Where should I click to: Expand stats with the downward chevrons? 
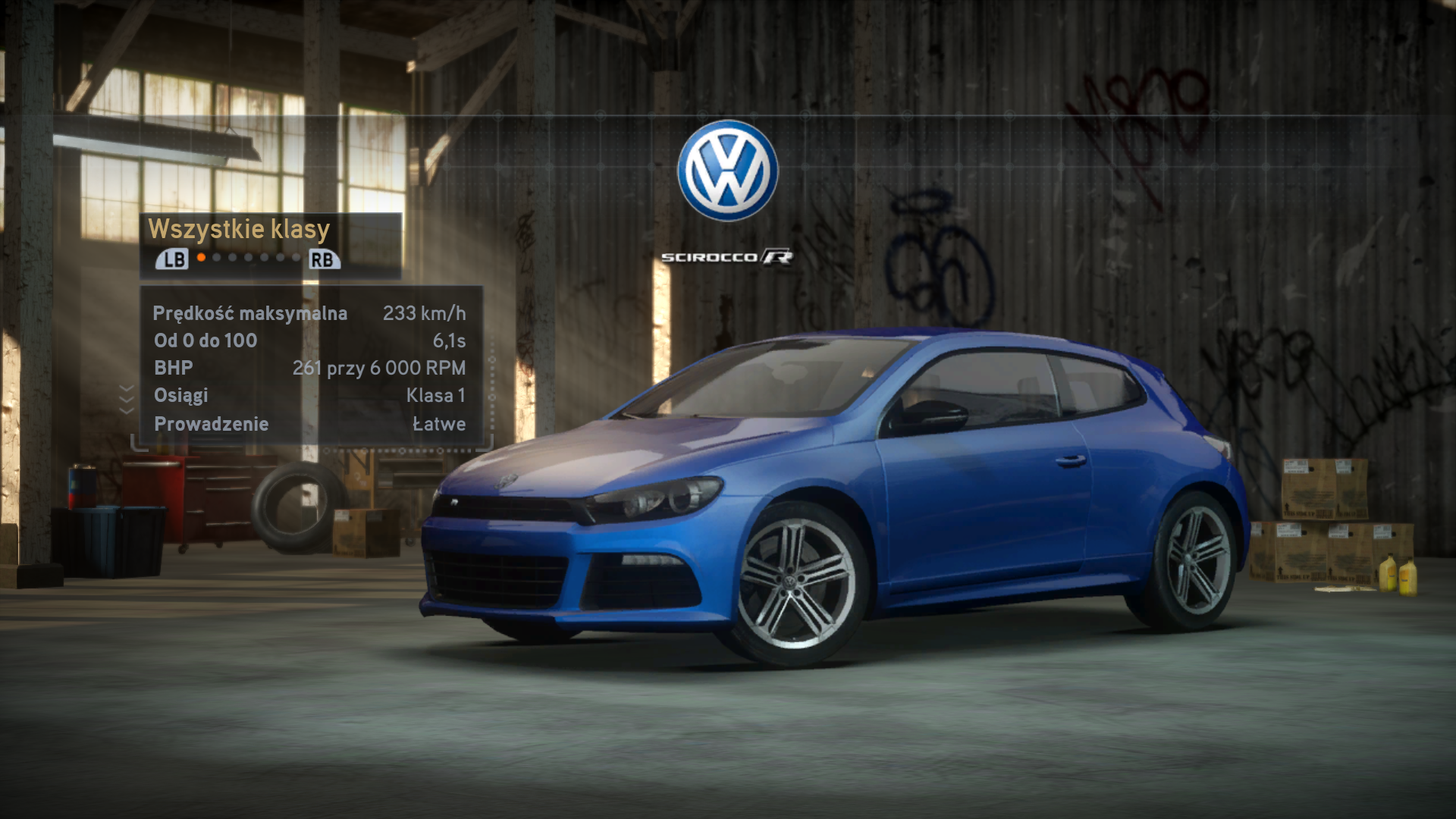(x=127, y=399)
